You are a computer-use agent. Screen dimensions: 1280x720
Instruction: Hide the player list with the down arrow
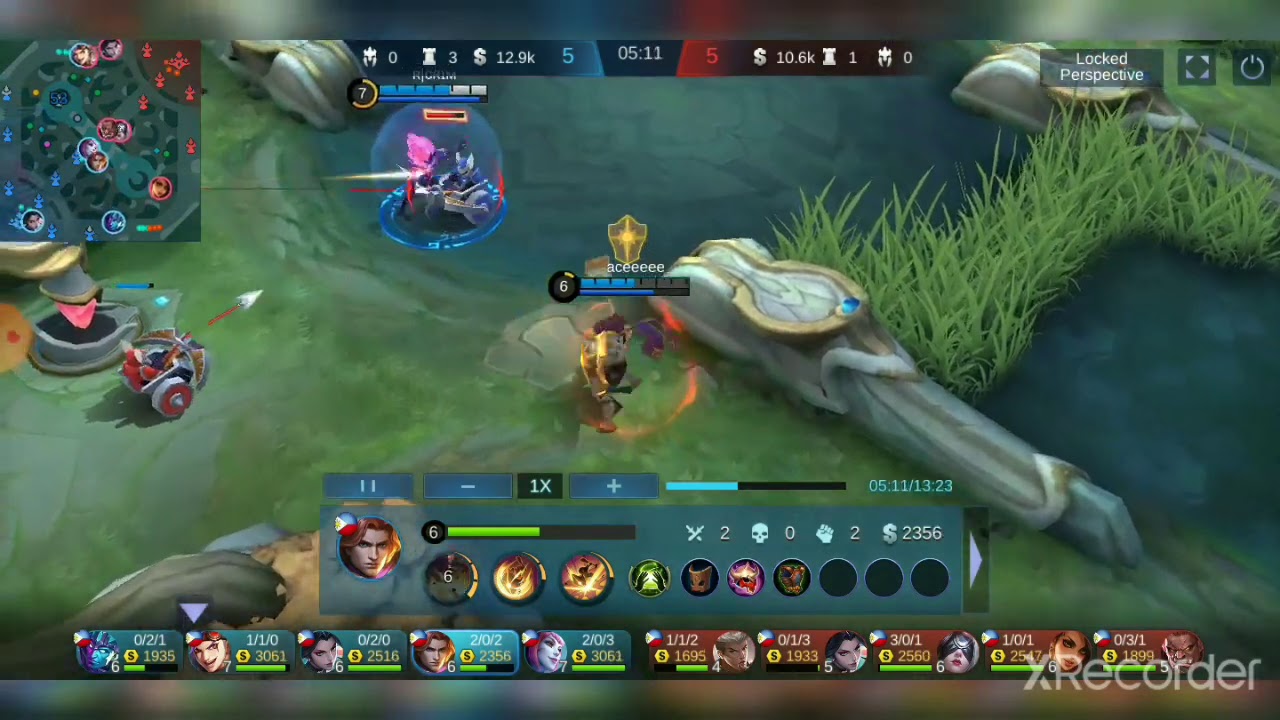tap(193, 611)
